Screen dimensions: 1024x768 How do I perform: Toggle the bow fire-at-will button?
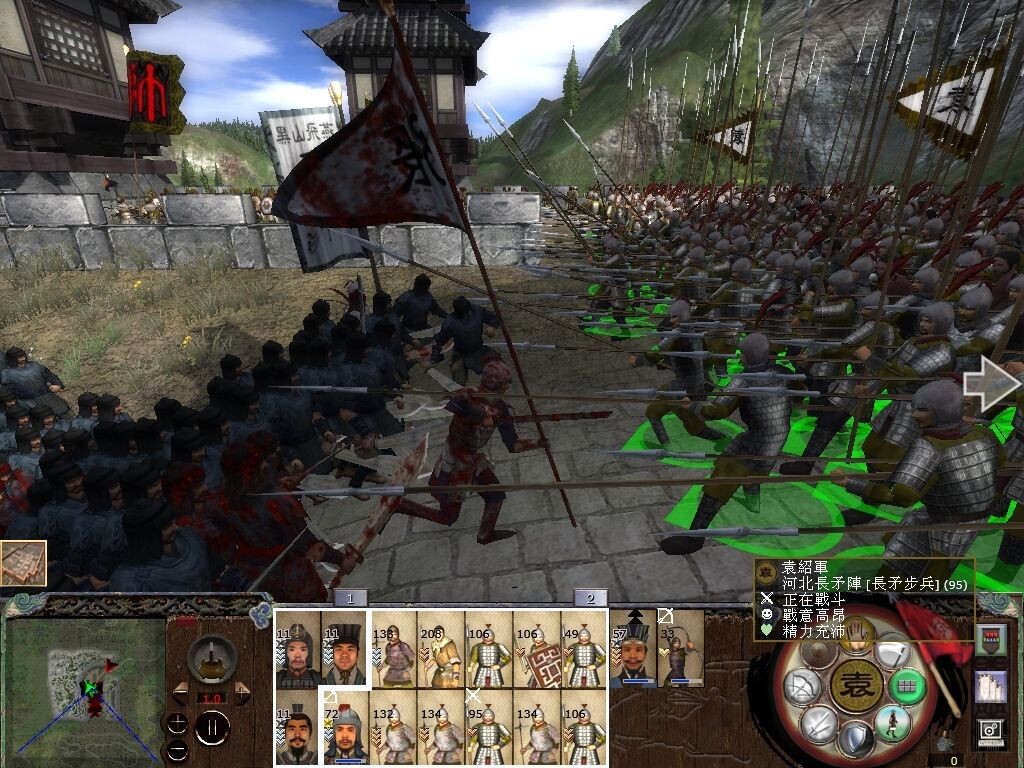pos(801,687)
